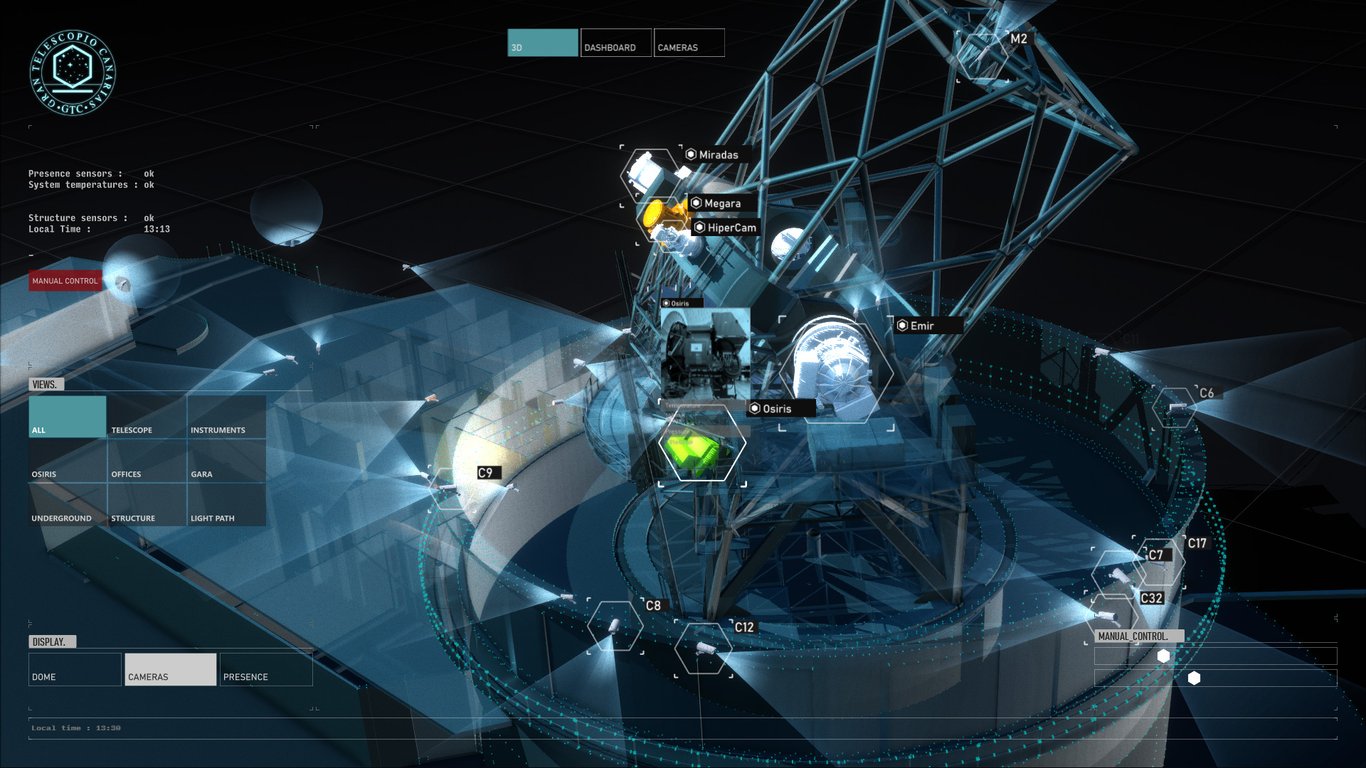Open the Osiris instrument marker
The width and height of the screenshot is (1366, 768).
[x=753, y=408]
